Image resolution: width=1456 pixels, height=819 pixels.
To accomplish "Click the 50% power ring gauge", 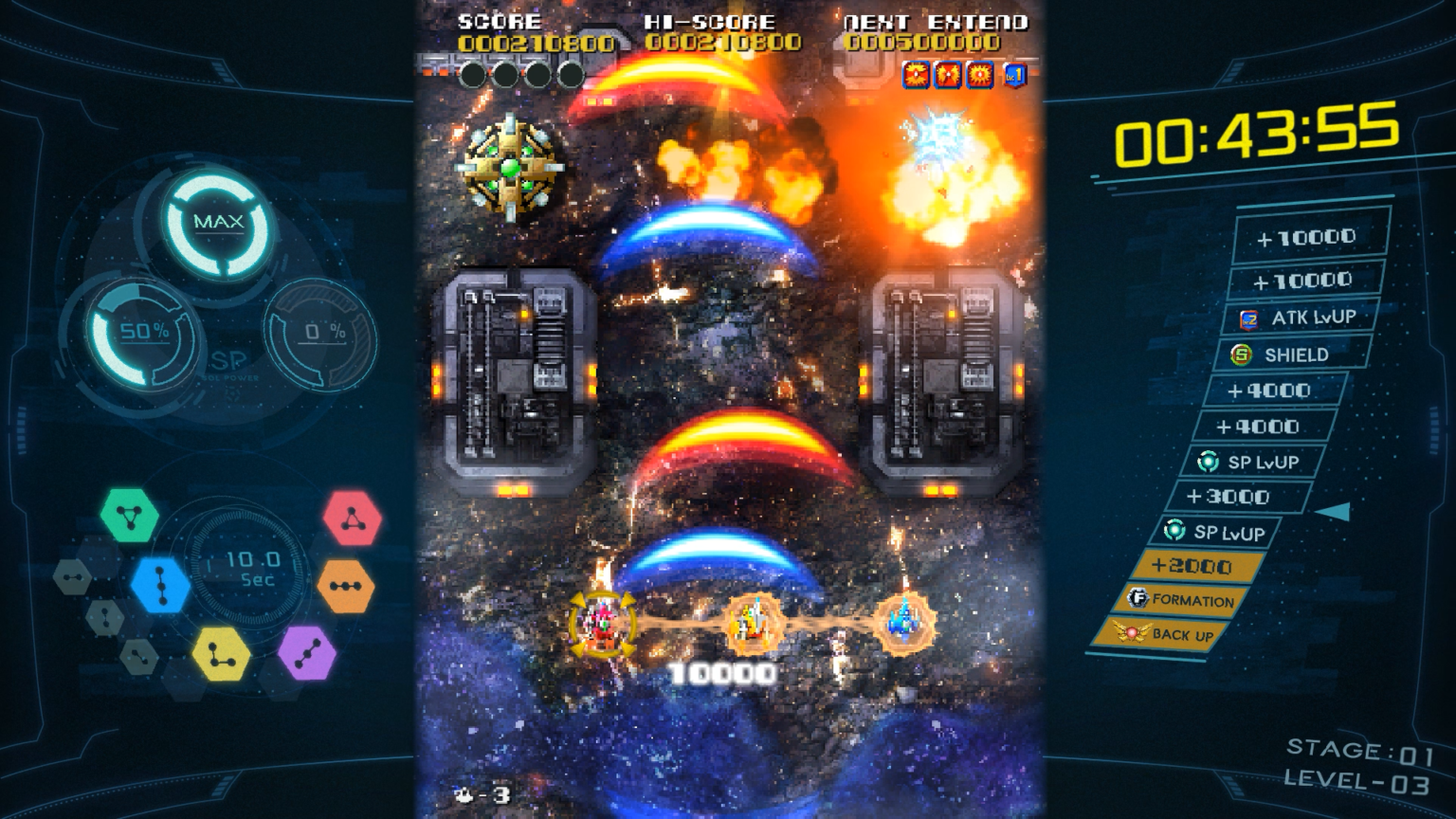I will tap(139, 331).
